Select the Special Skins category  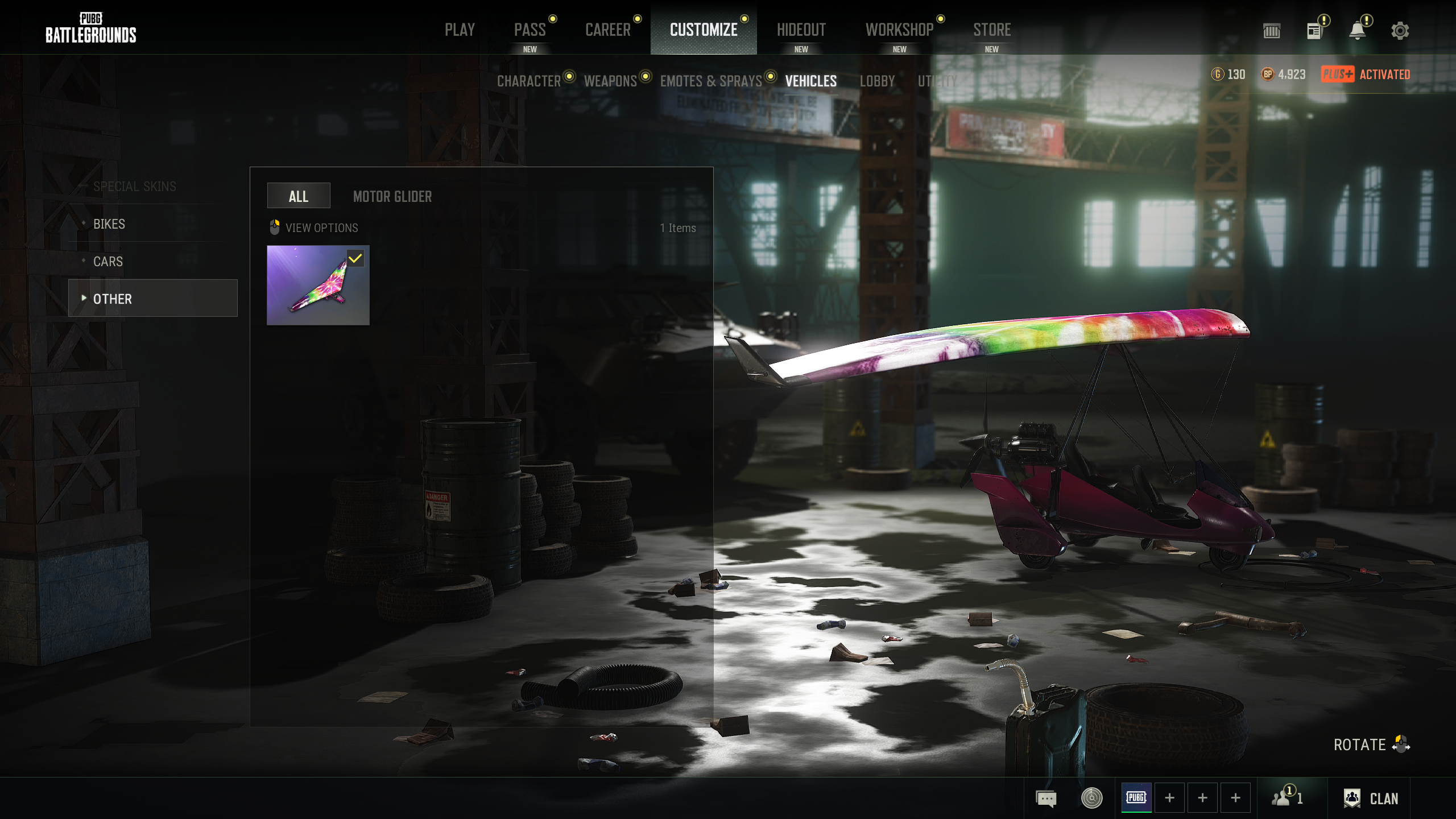click(134, 187)
